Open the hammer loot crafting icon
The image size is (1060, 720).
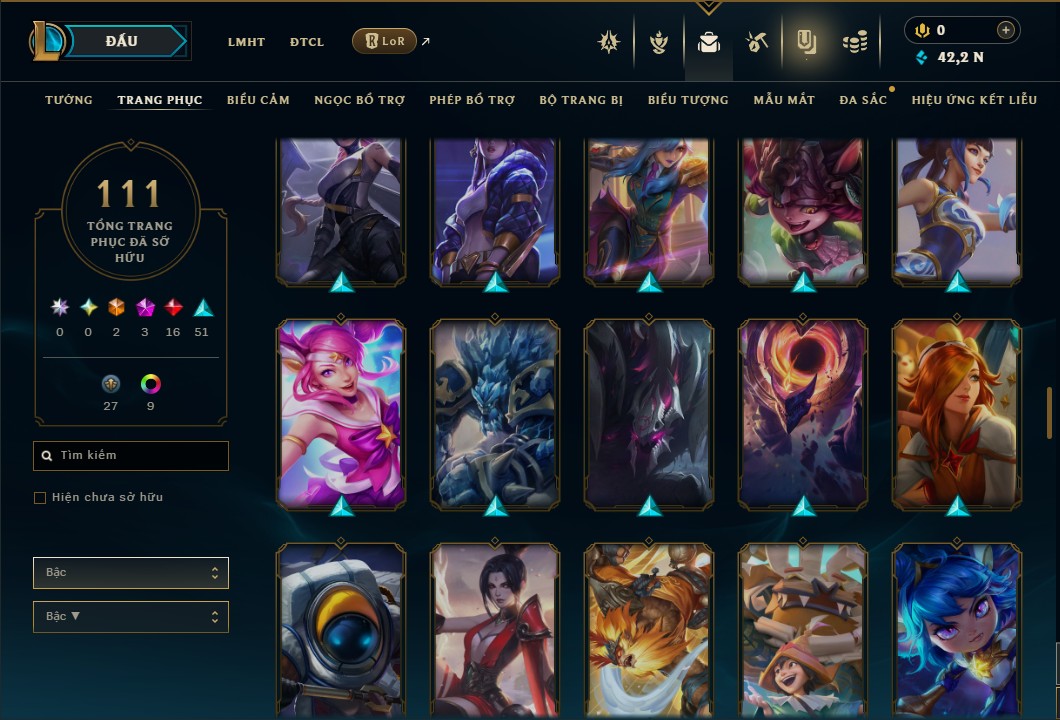tap(756, 42)
